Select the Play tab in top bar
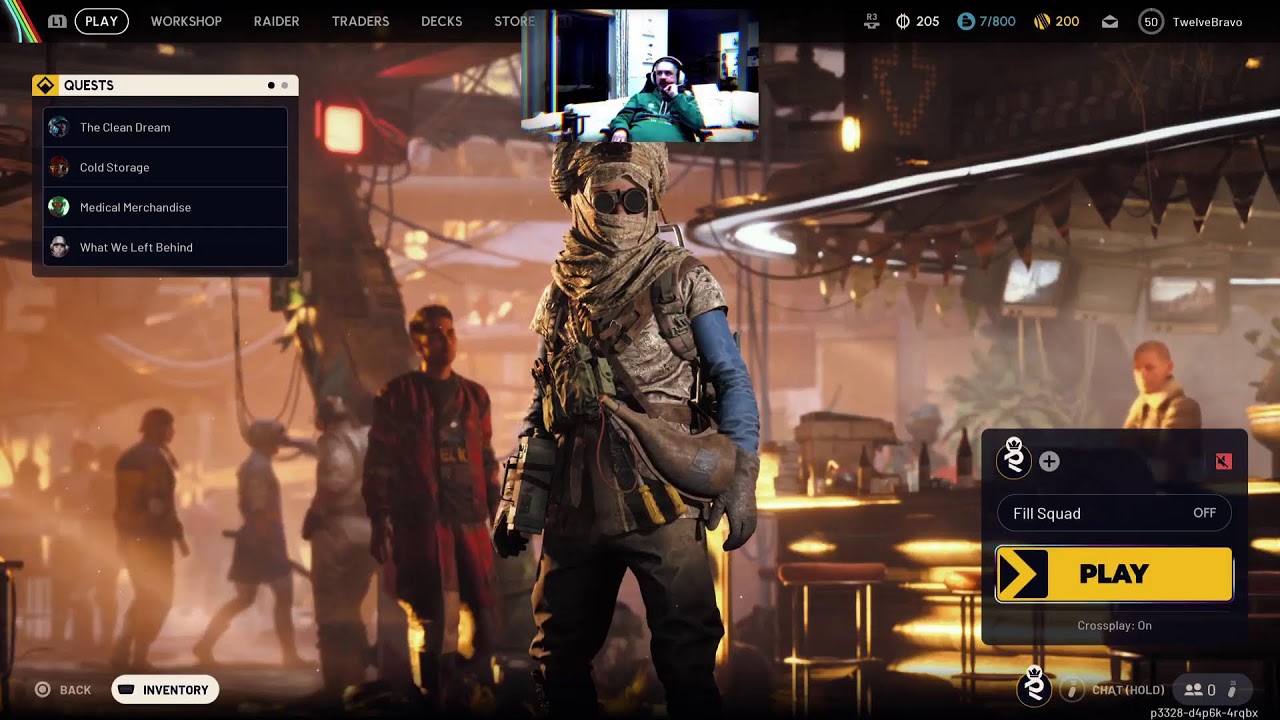1280x720 pixels. tap(101, 21)
